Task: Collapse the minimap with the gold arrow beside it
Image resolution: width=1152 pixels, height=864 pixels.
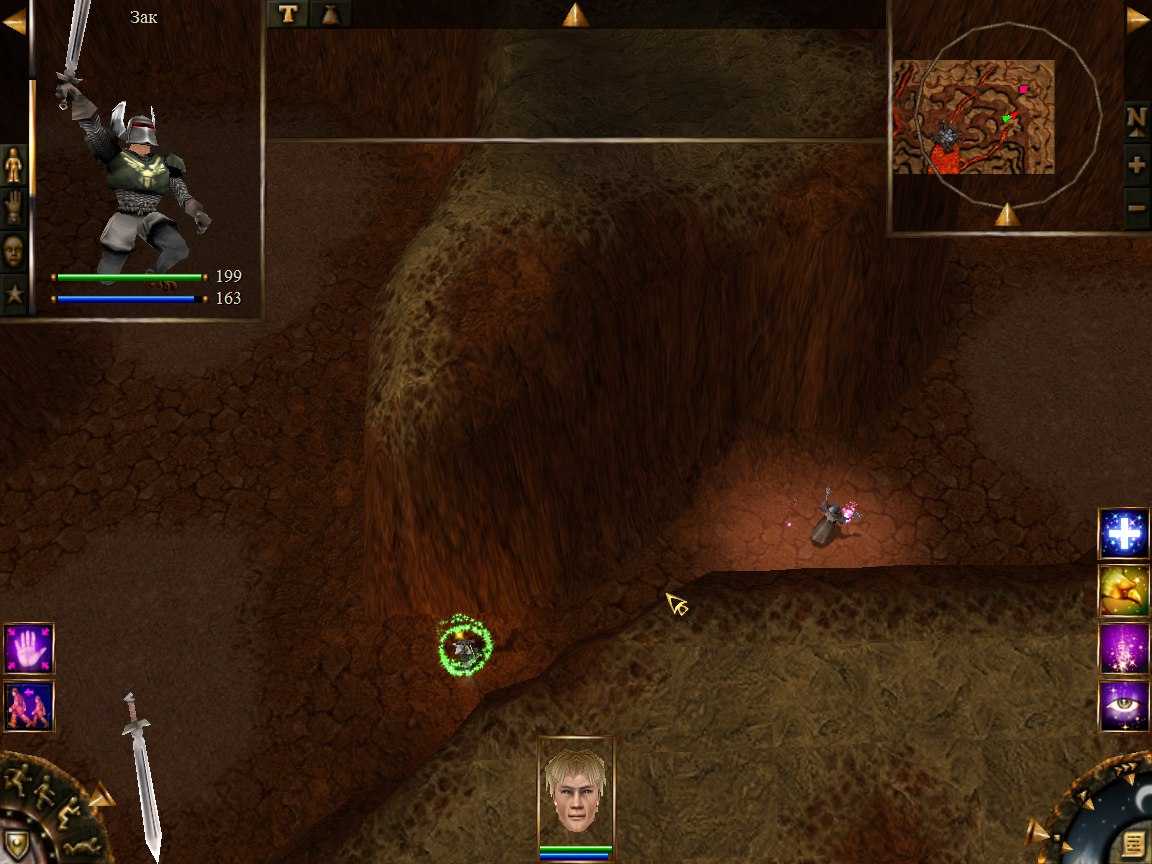Action: tap(1138, 20)
